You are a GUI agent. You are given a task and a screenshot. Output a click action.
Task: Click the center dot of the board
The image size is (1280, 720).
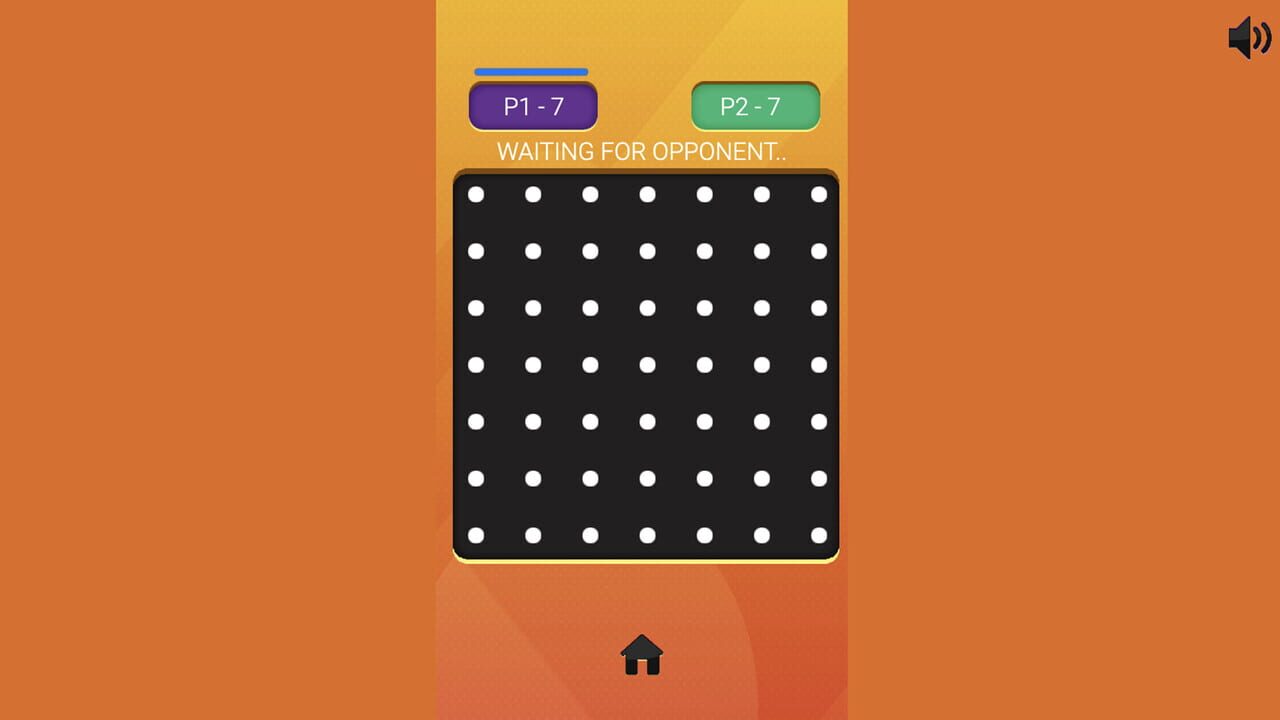pyautogui.click(x=648, y=365)
